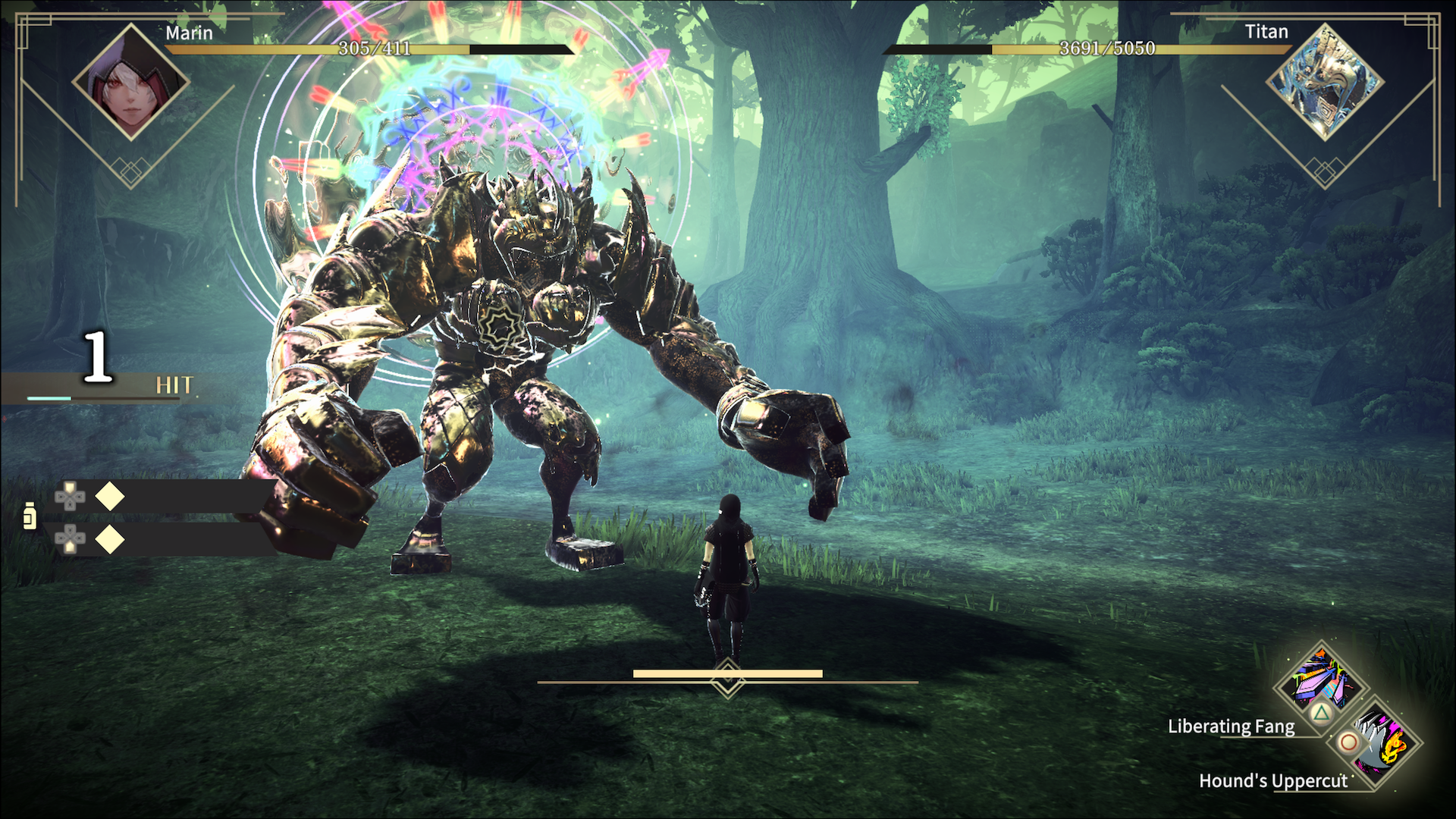Select the Titan enemy portrait

click(x=1325, y=82)
